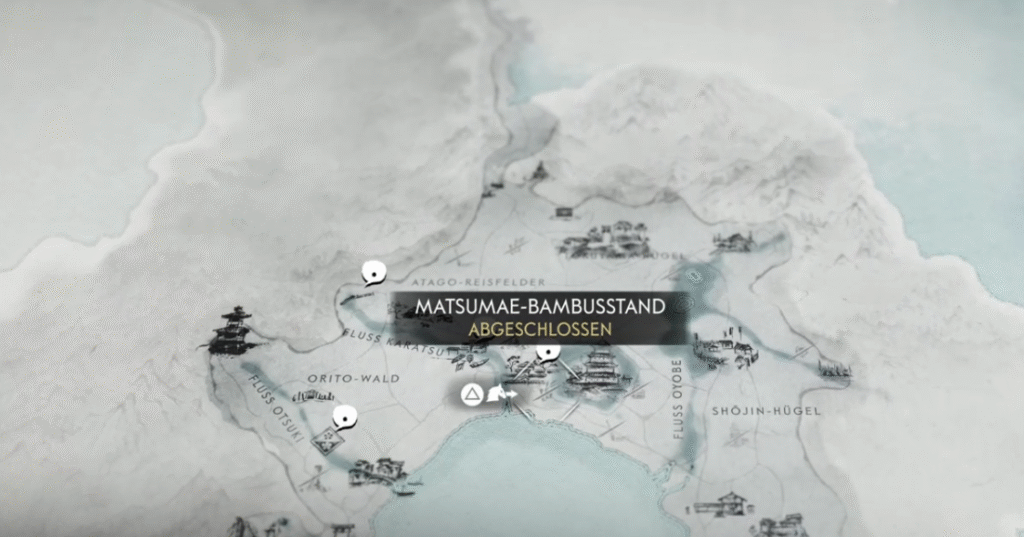Image resolution: width=1024 pixels, height=537 pixels.
Task: Select the speech bubble marker in Orito-Wald
Action: pyautogui.click(x=346, y=415)
